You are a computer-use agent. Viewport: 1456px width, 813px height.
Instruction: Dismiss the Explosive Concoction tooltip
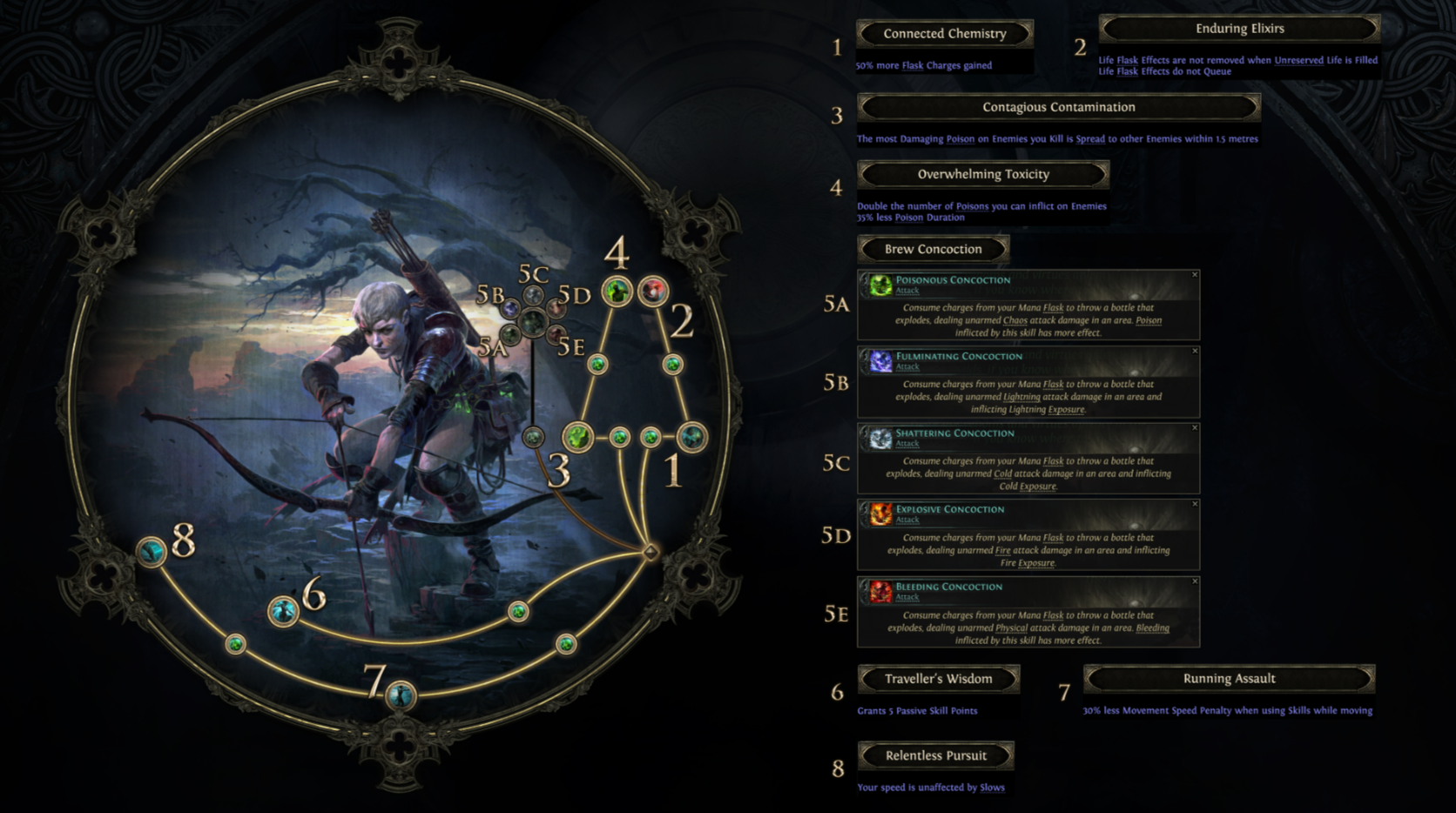point(1194,504)
